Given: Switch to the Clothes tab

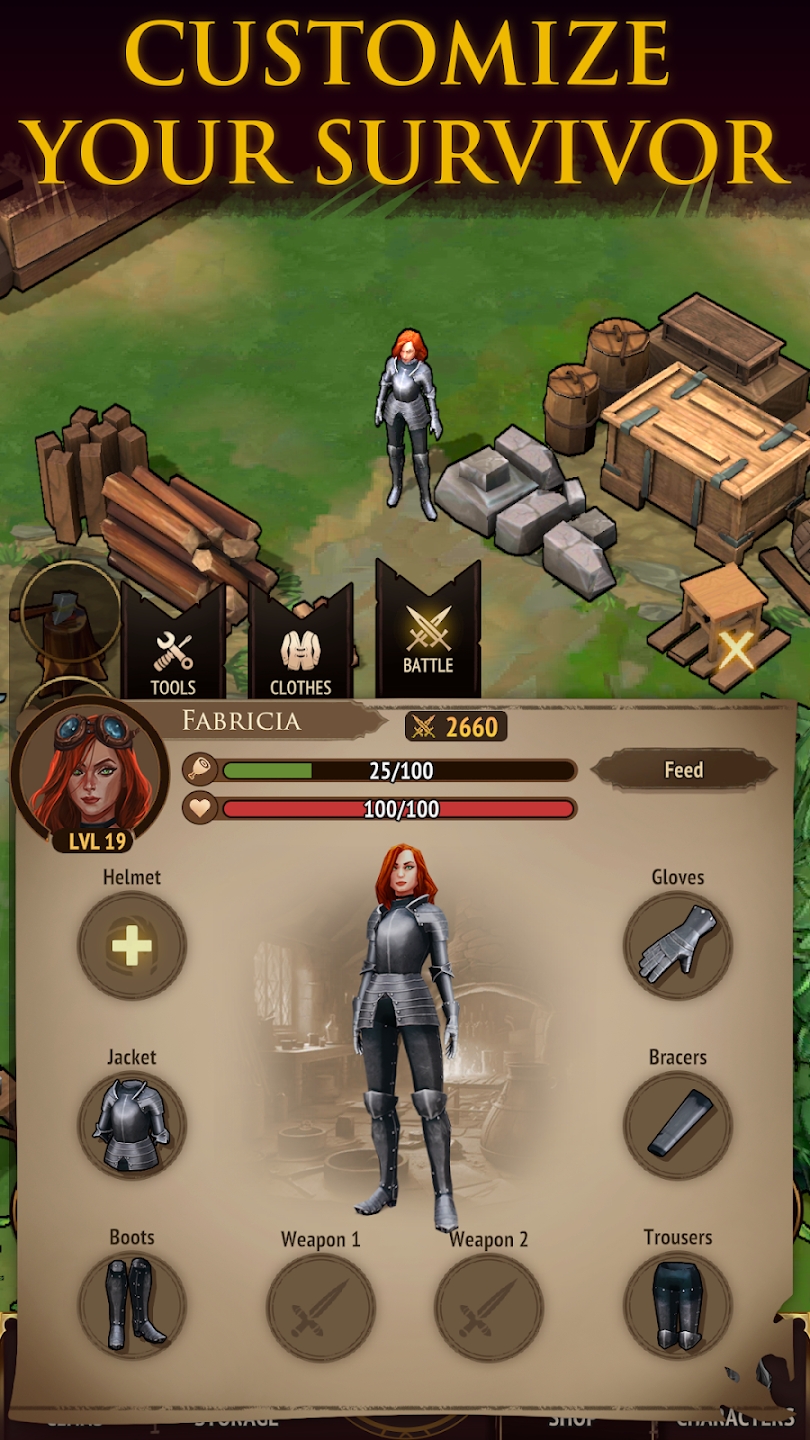Looking at the screenshot, I should [x=300, y=660].
